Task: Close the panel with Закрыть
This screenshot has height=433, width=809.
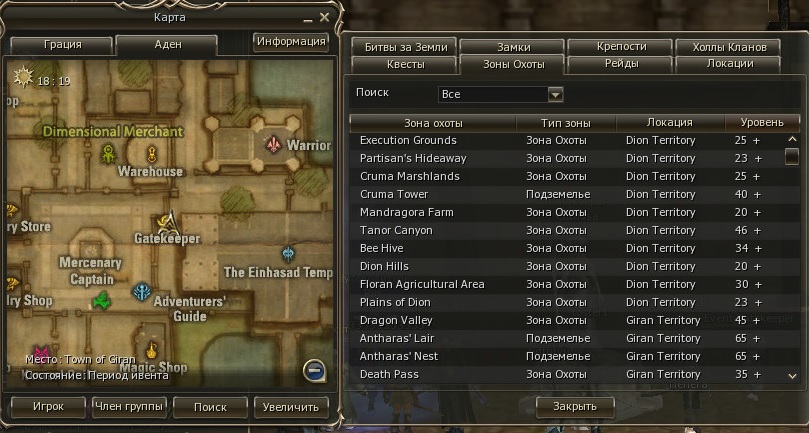Action: (574, 406)
